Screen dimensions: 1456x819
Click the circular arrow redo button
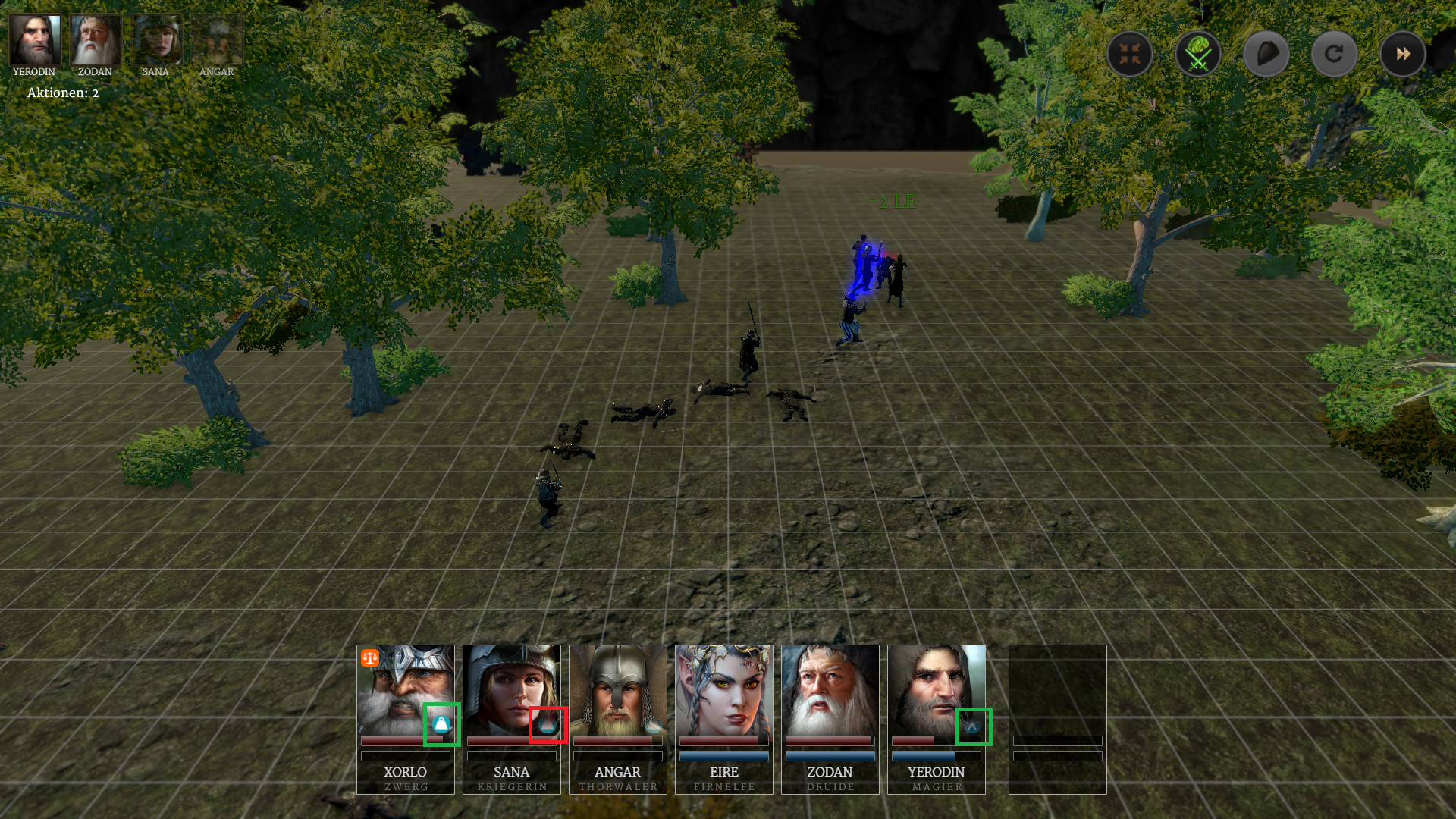(1335, 54)
